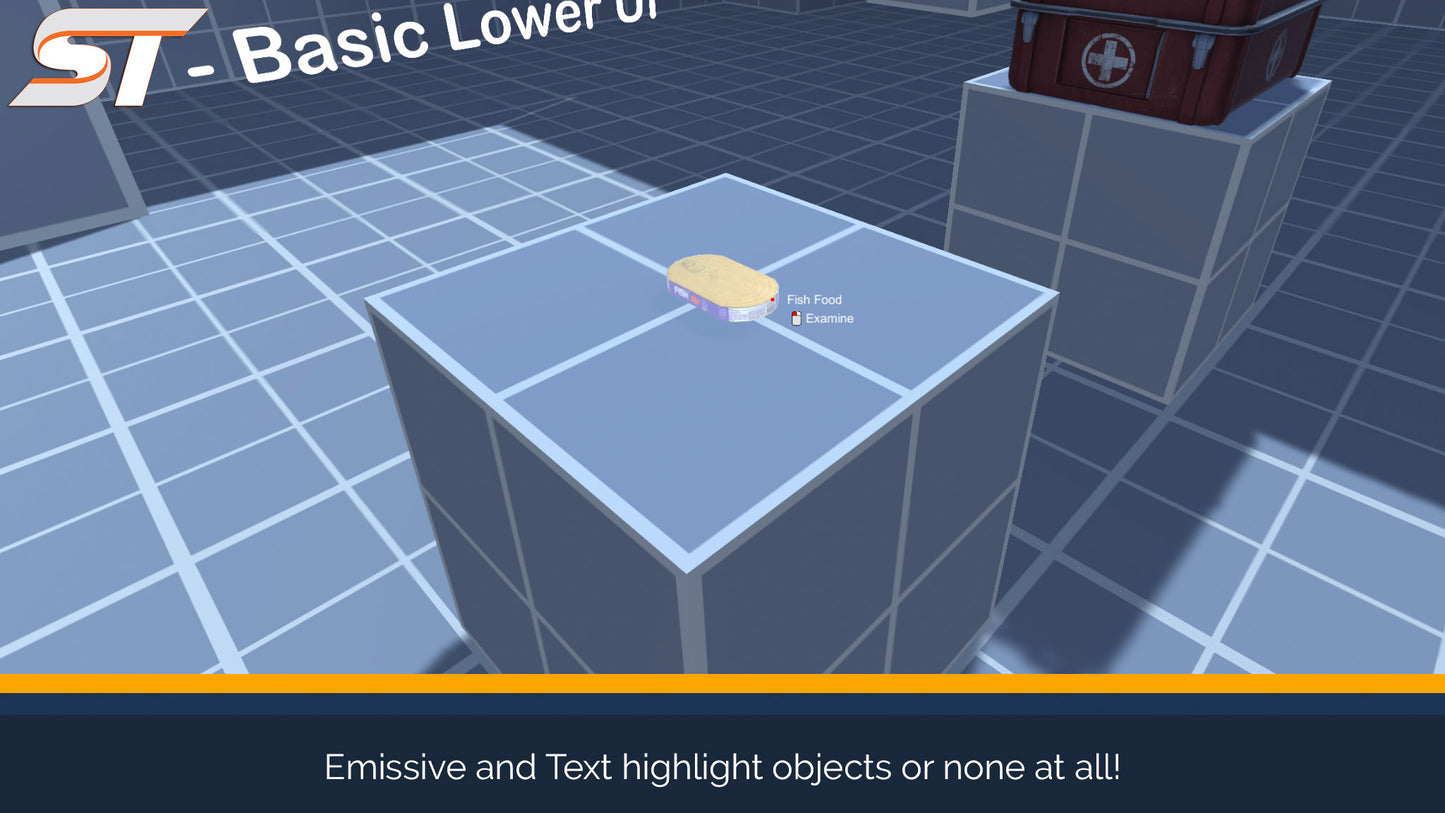This screenshot has height=813, width=1445.
Task: Click the Emissive and Text highlight subtitle text
Action: pos(722,767)
